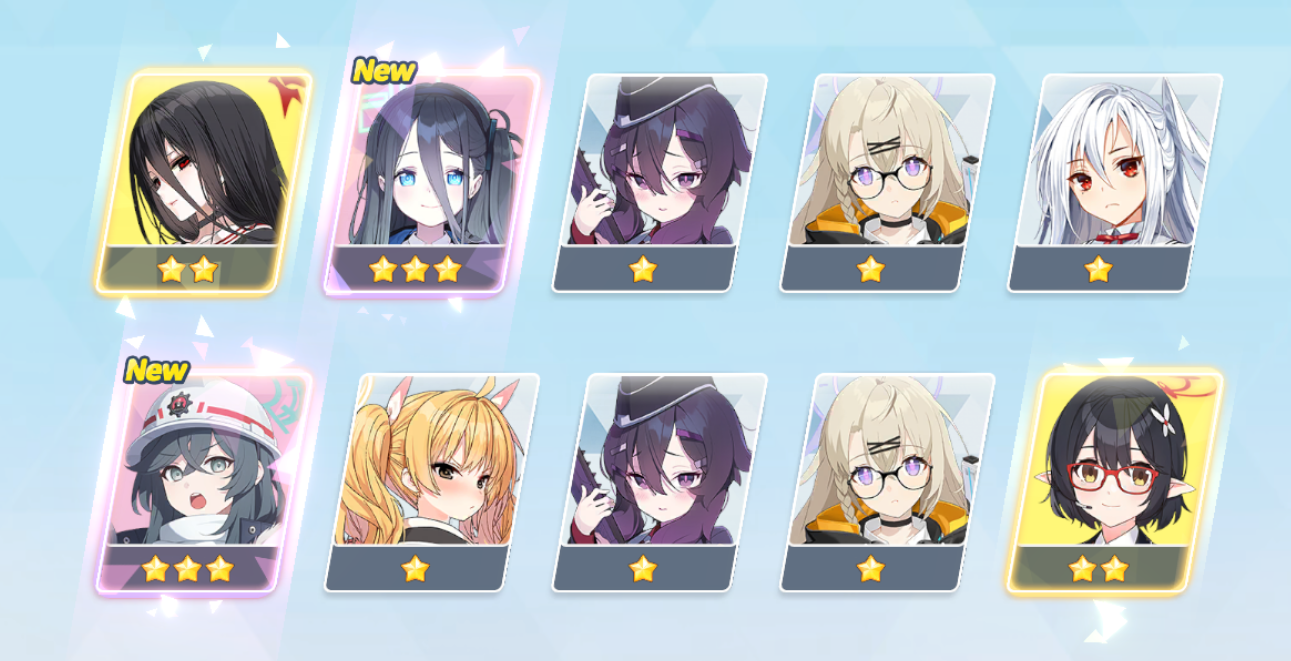The width and height of the screenshot is (1291, 661).
Task: Pick the white-haired red-eyed one-star card
Action: tap(1115, 182)
